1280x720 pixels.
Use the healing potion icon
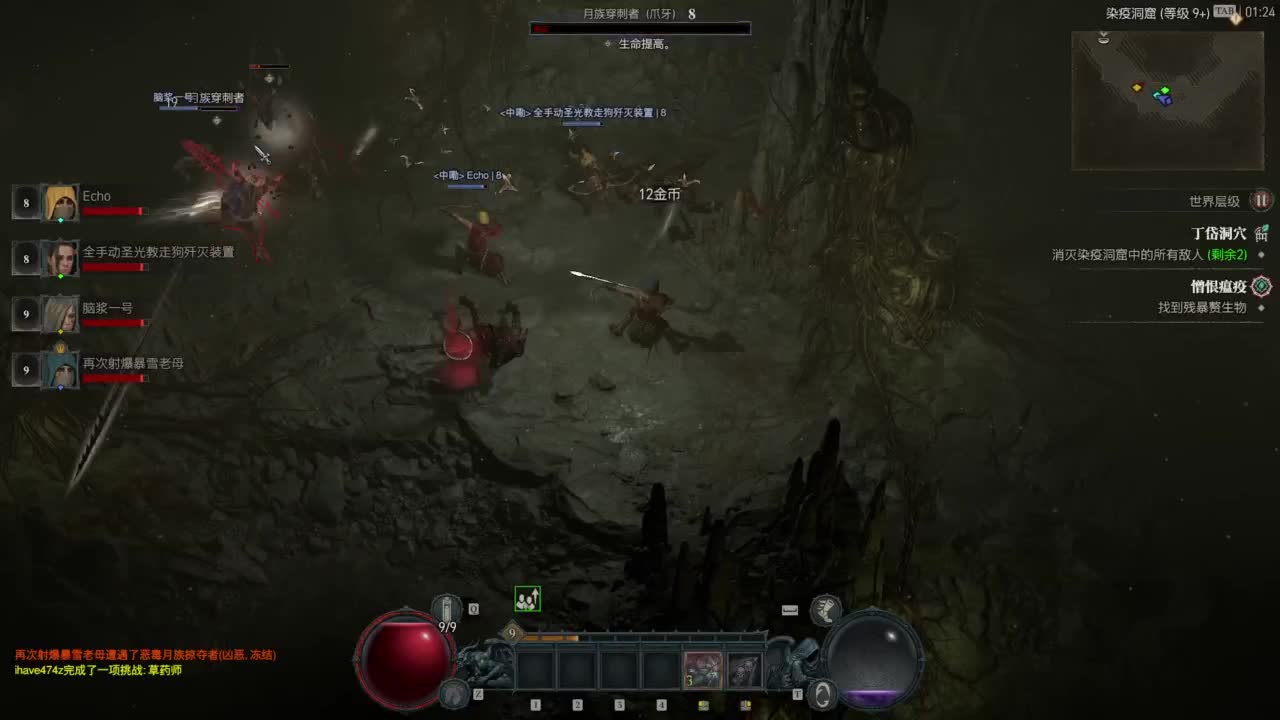point(446,608)
